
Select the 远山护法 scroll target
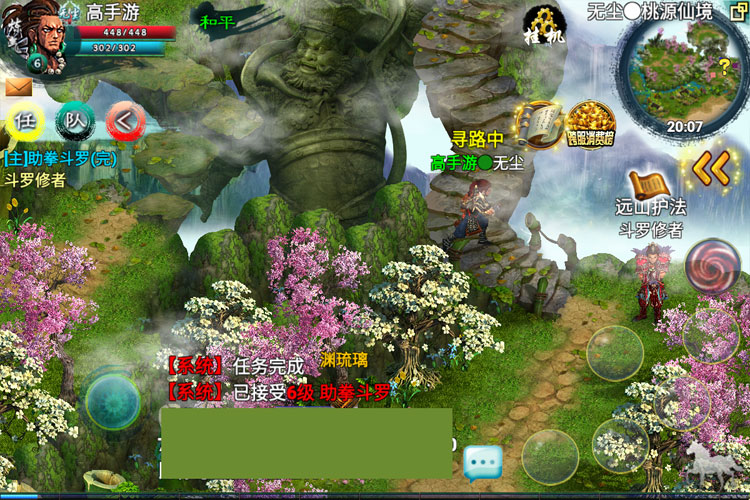(x=650, y=187)
